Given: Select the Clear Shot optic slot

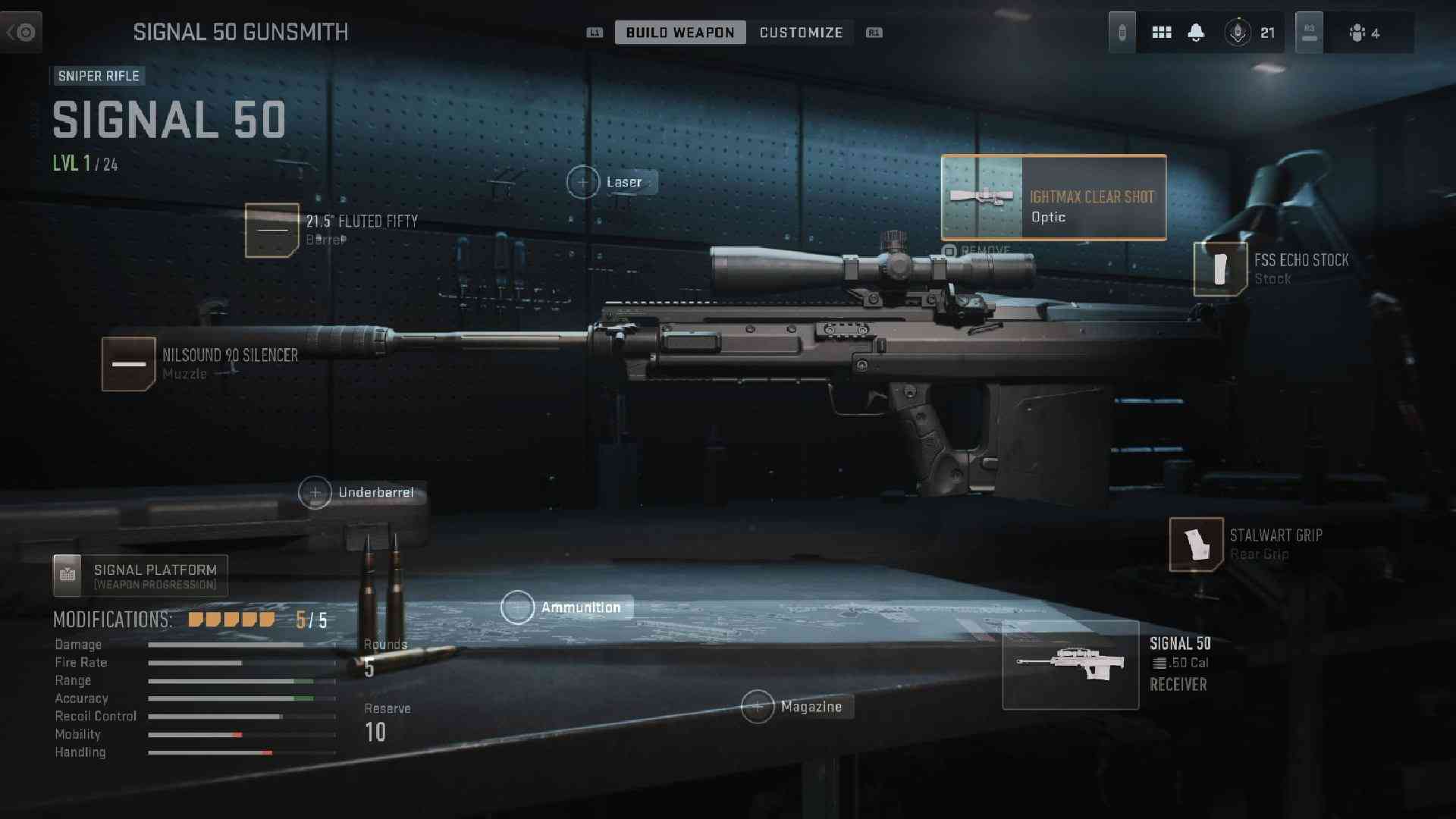Looking at the screenshot, I should coord(1053,198).
